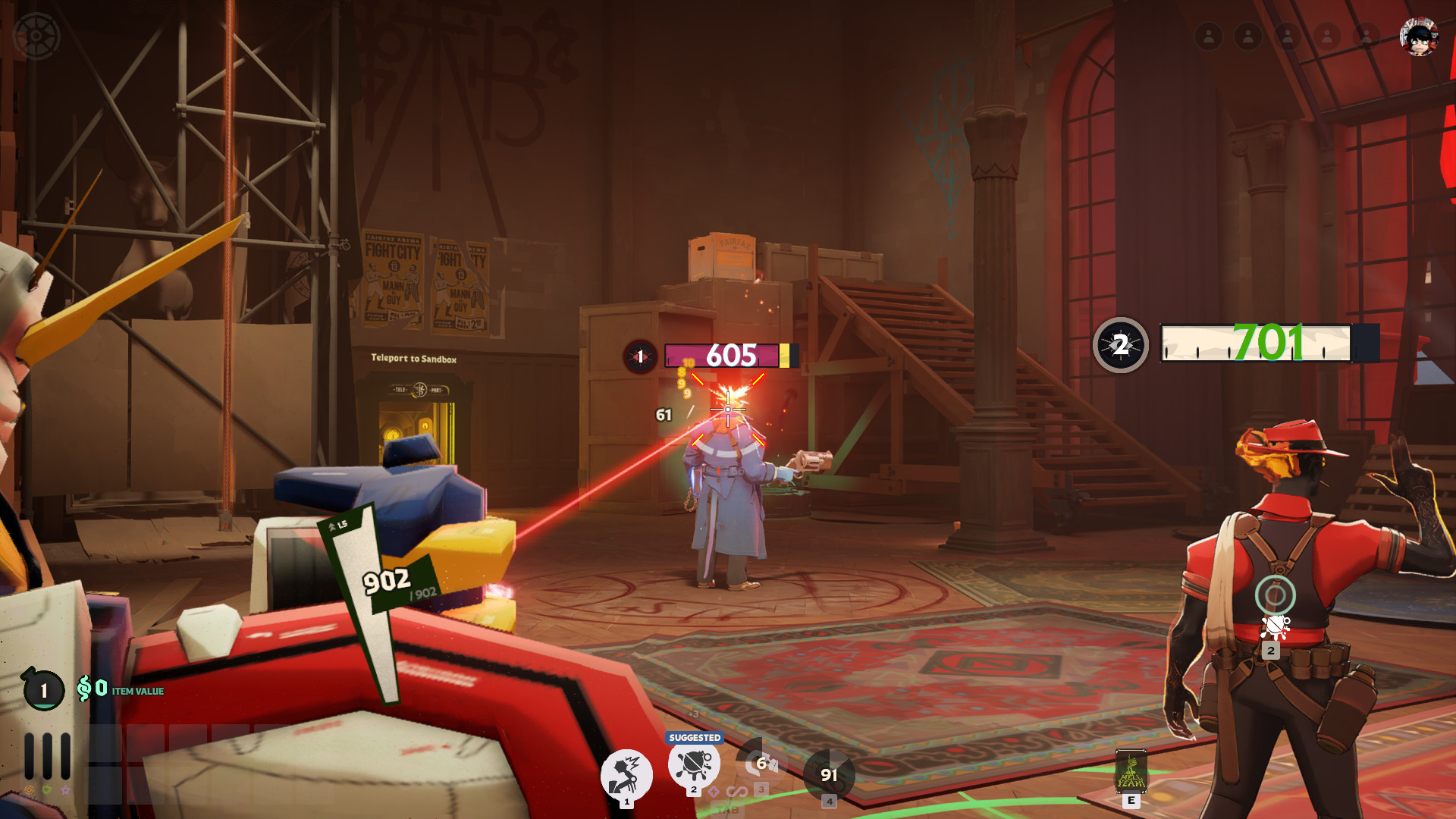Viewport: 1456px width, 819px height.
Task: Click the ultimate ability showing 91
Action: [829, 775]
